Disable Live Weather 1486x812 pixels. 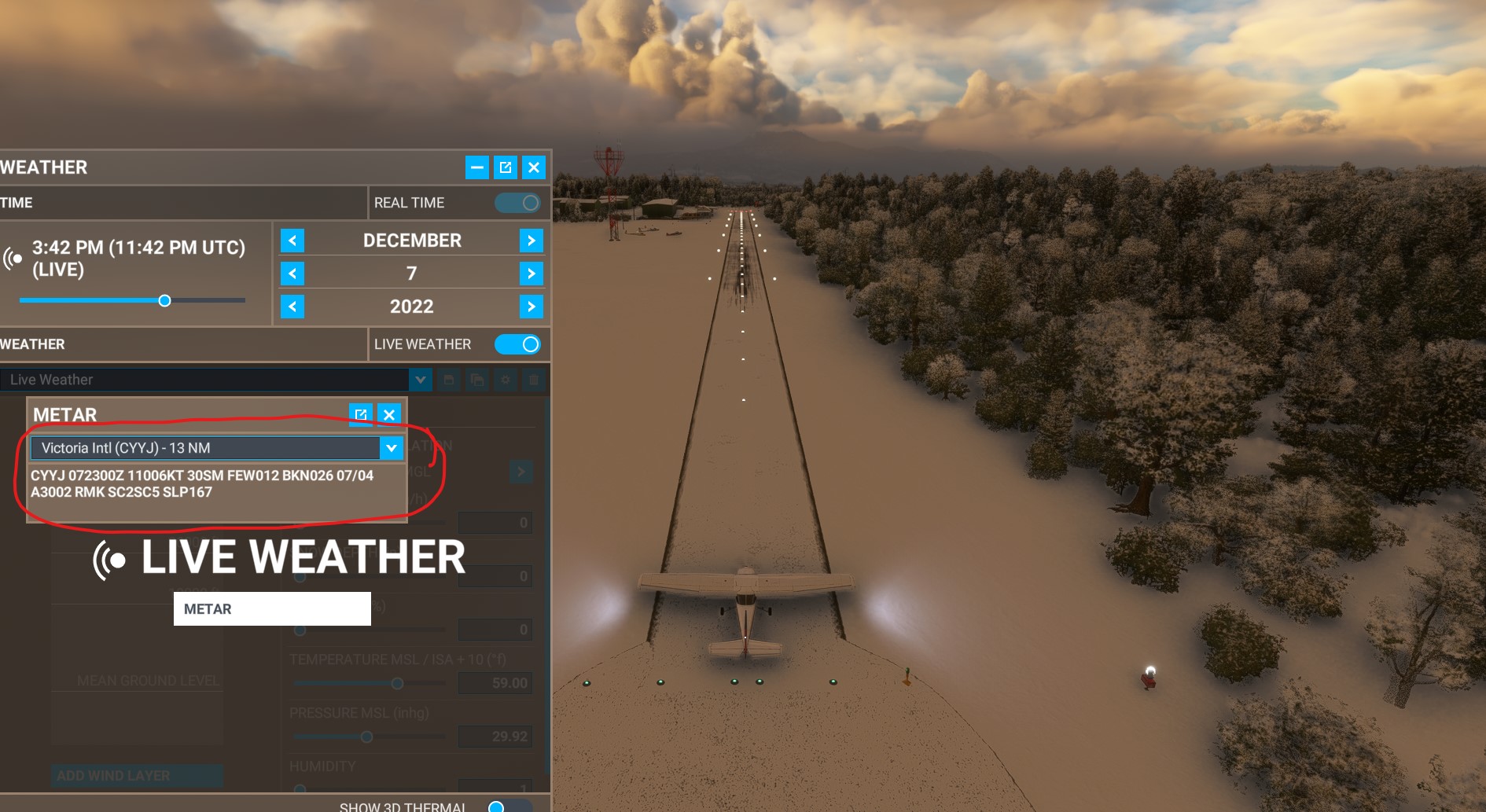pyautogui.click(x=517, y=344)
